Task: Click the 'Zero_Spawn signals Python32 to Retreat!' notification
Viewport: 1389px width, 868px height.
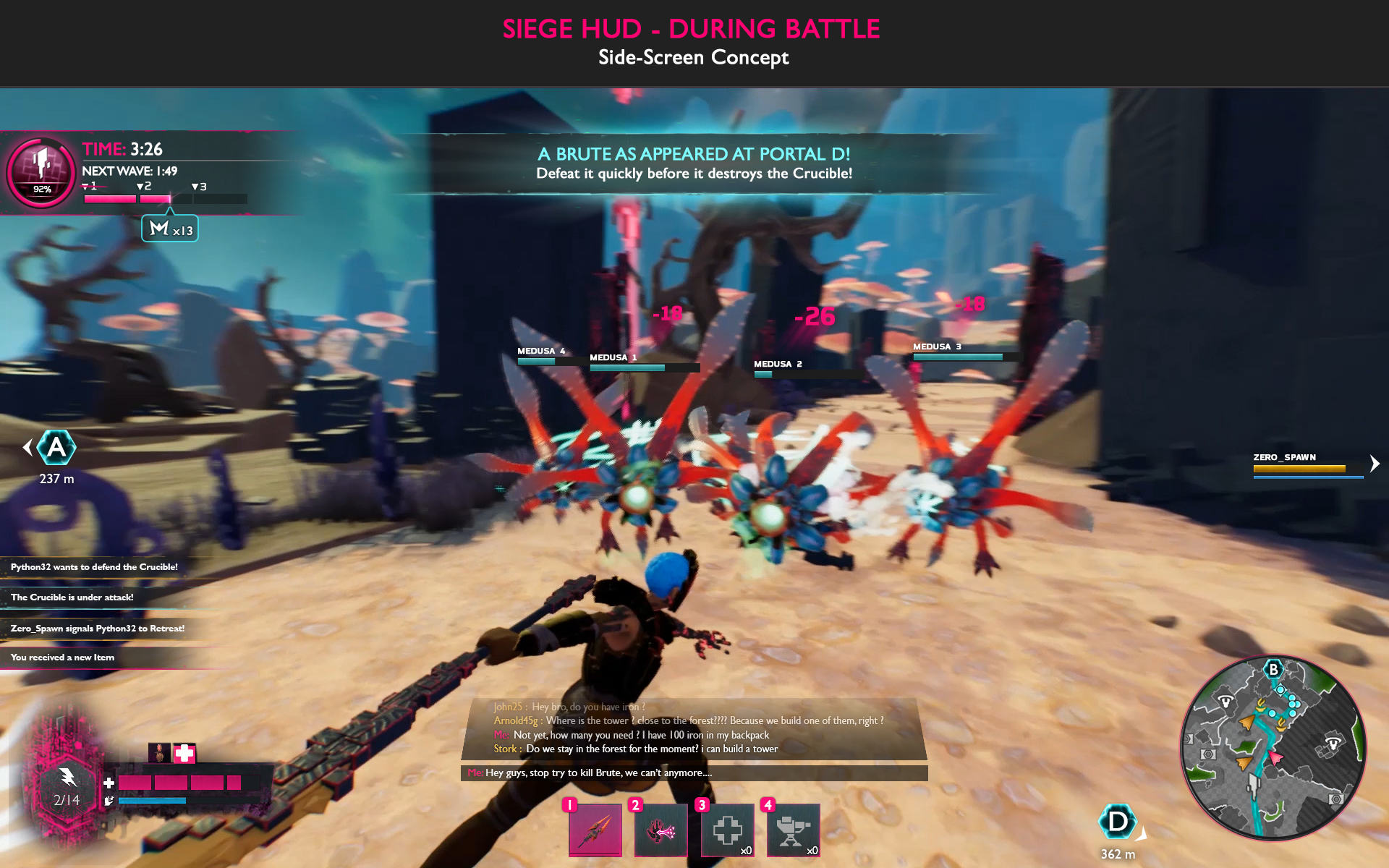Action: (x=98, y=629)
